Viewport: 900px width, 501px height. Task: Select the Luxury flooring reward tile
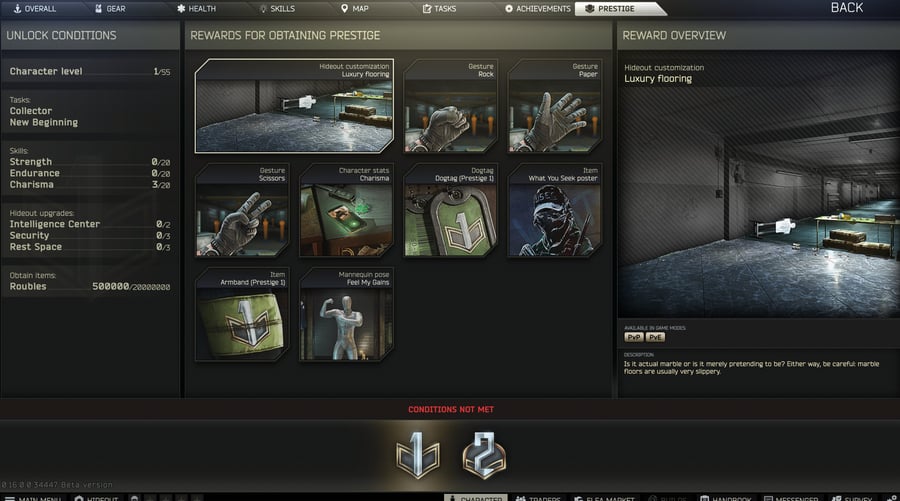(294, 105)
